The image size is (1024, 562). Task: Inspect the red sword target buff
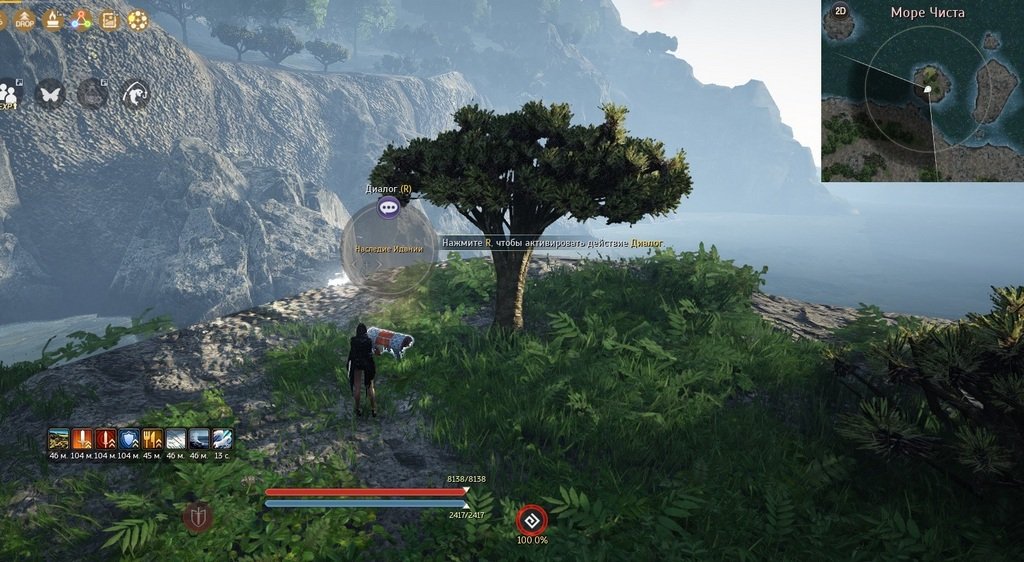tap(106, 439)
